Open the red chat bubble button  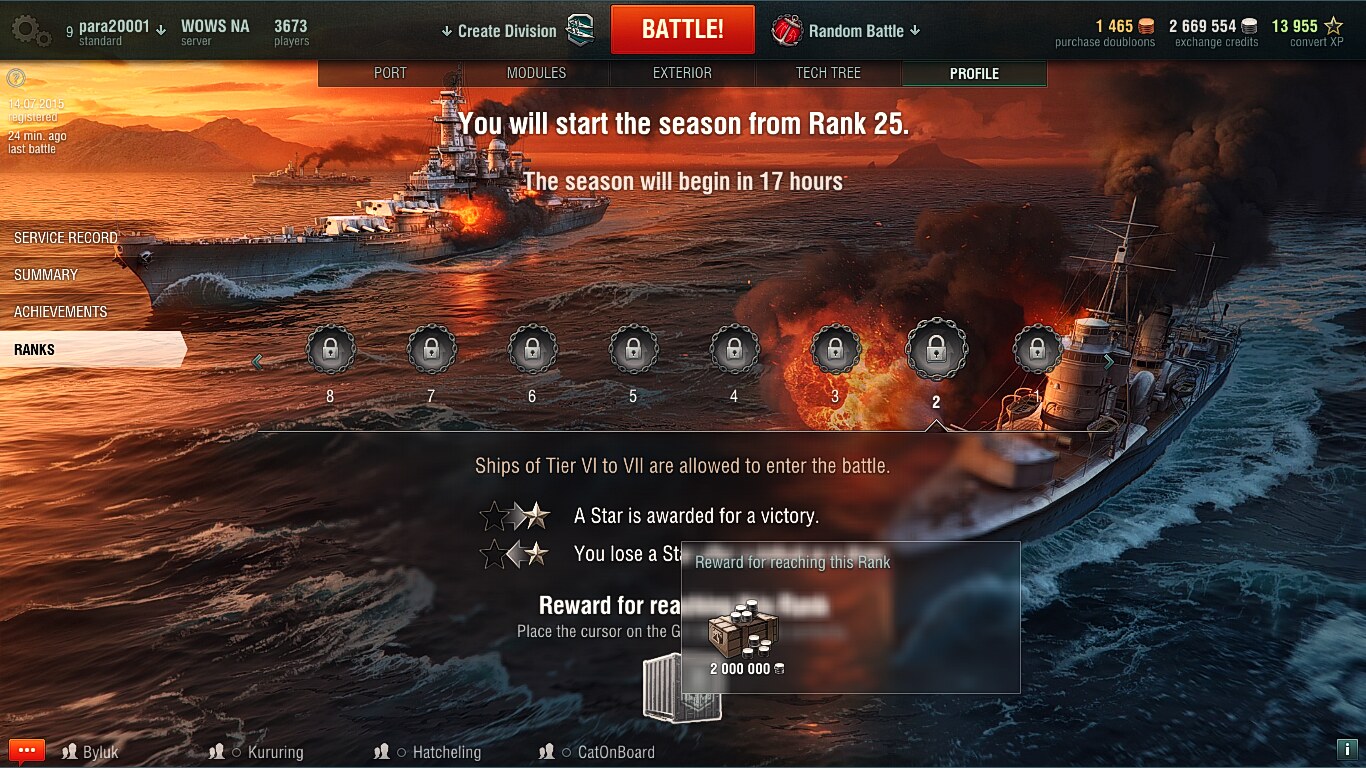[x=27, y=751]
